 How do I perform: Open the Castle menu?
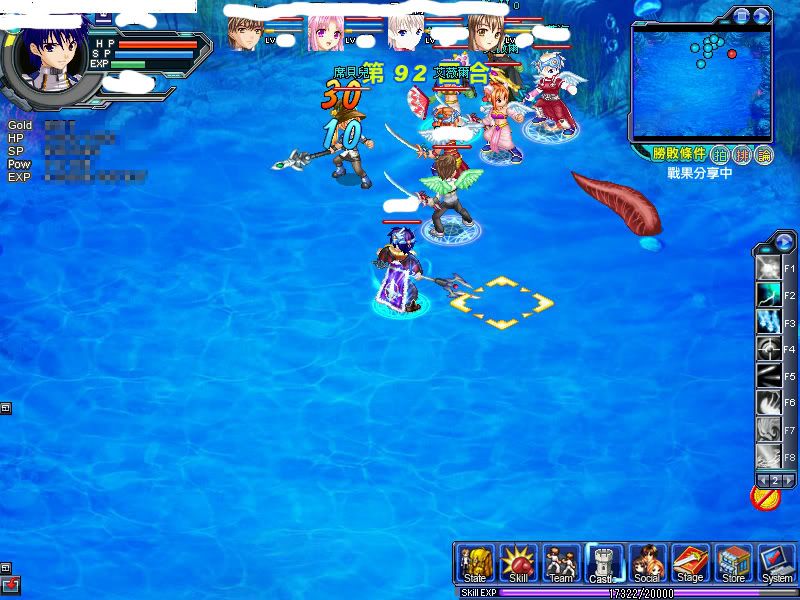(603, 564)
